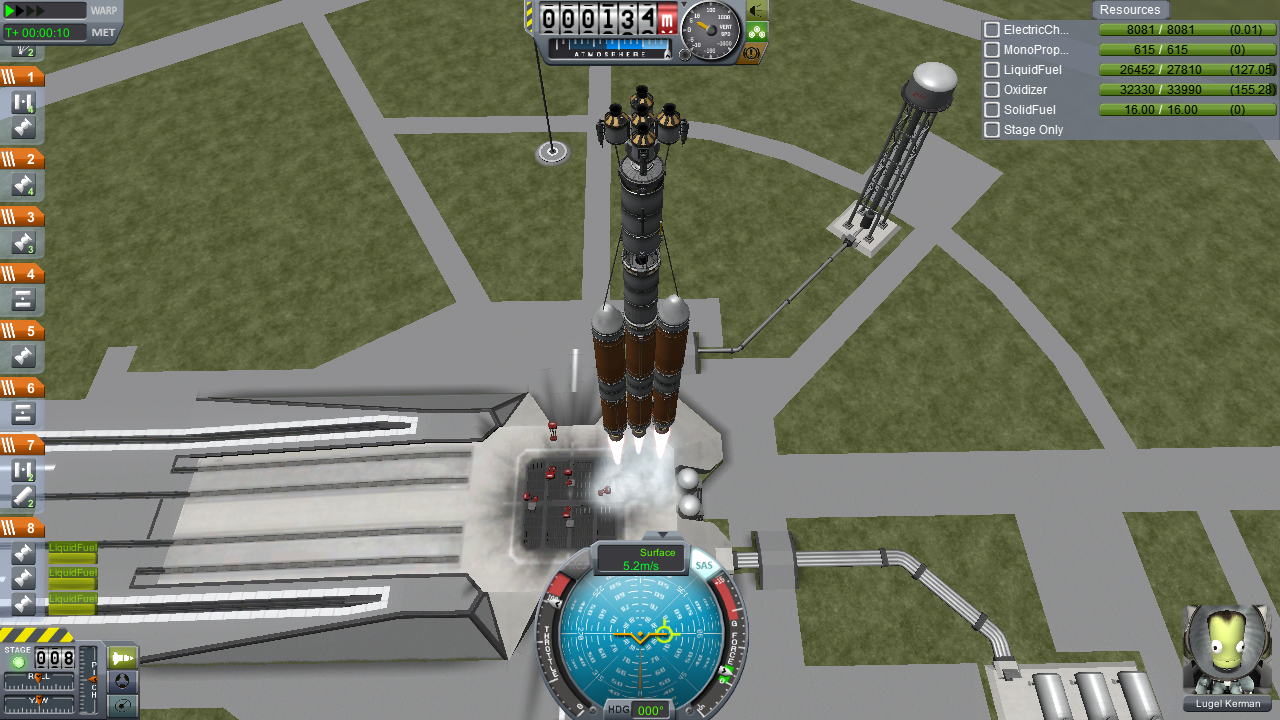1280x720 pixels.
Task: Activate the brakes button
Action: point(757,53)
